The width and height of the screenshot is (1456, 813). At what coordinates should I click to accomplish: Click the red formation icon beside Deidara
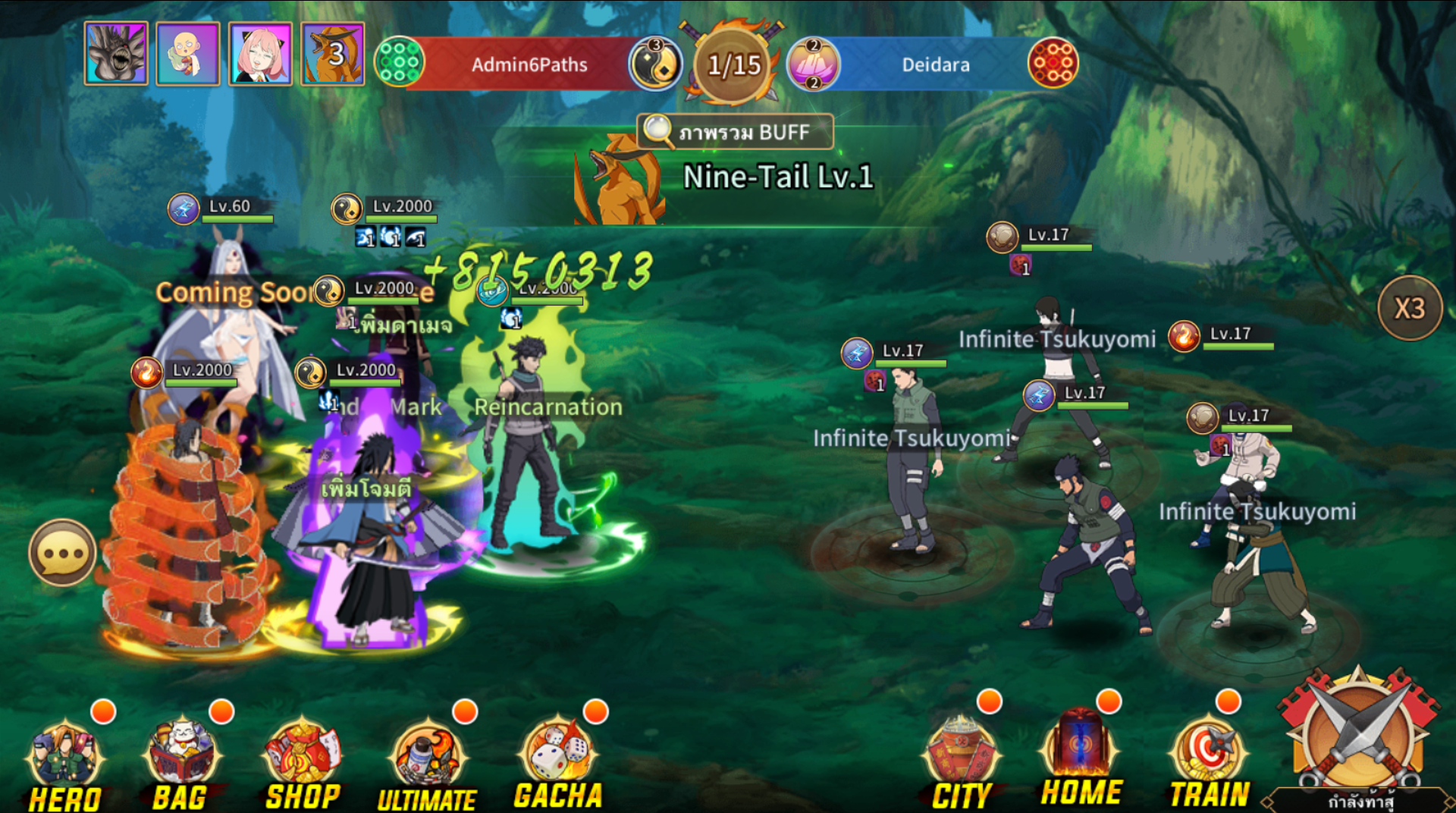[1053, 62]
